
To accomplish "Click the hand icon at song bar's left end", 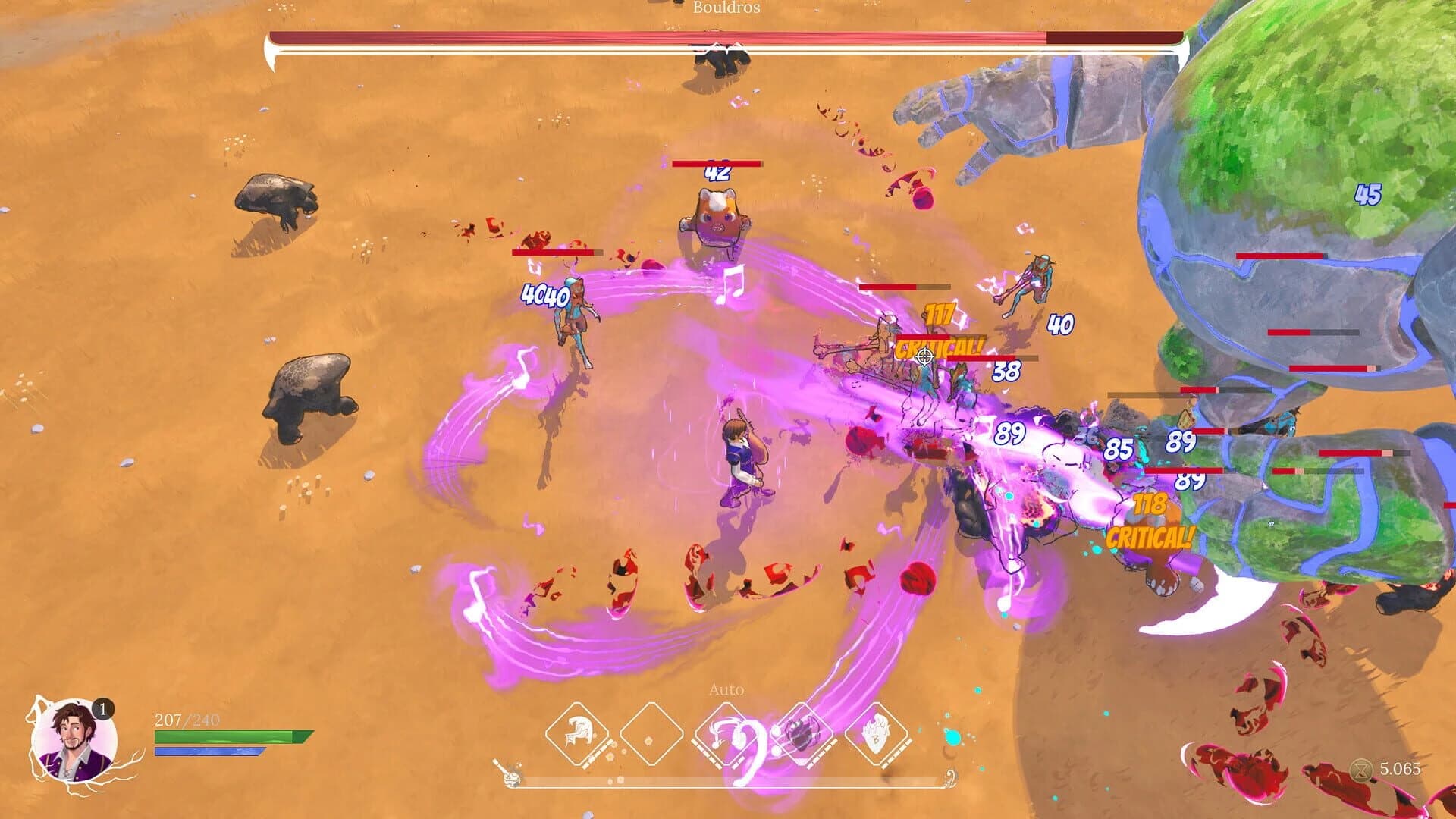I will tap(510, 777).
